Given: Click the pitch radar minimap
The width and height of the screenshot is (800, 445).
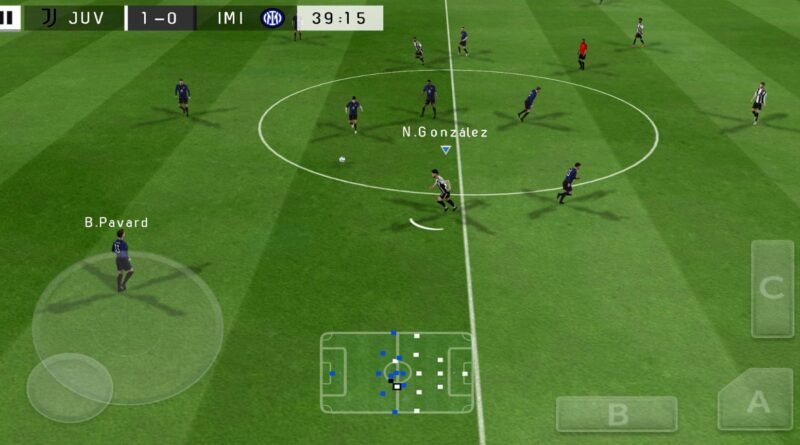Looking at the screenshot, I should (397, 372).
